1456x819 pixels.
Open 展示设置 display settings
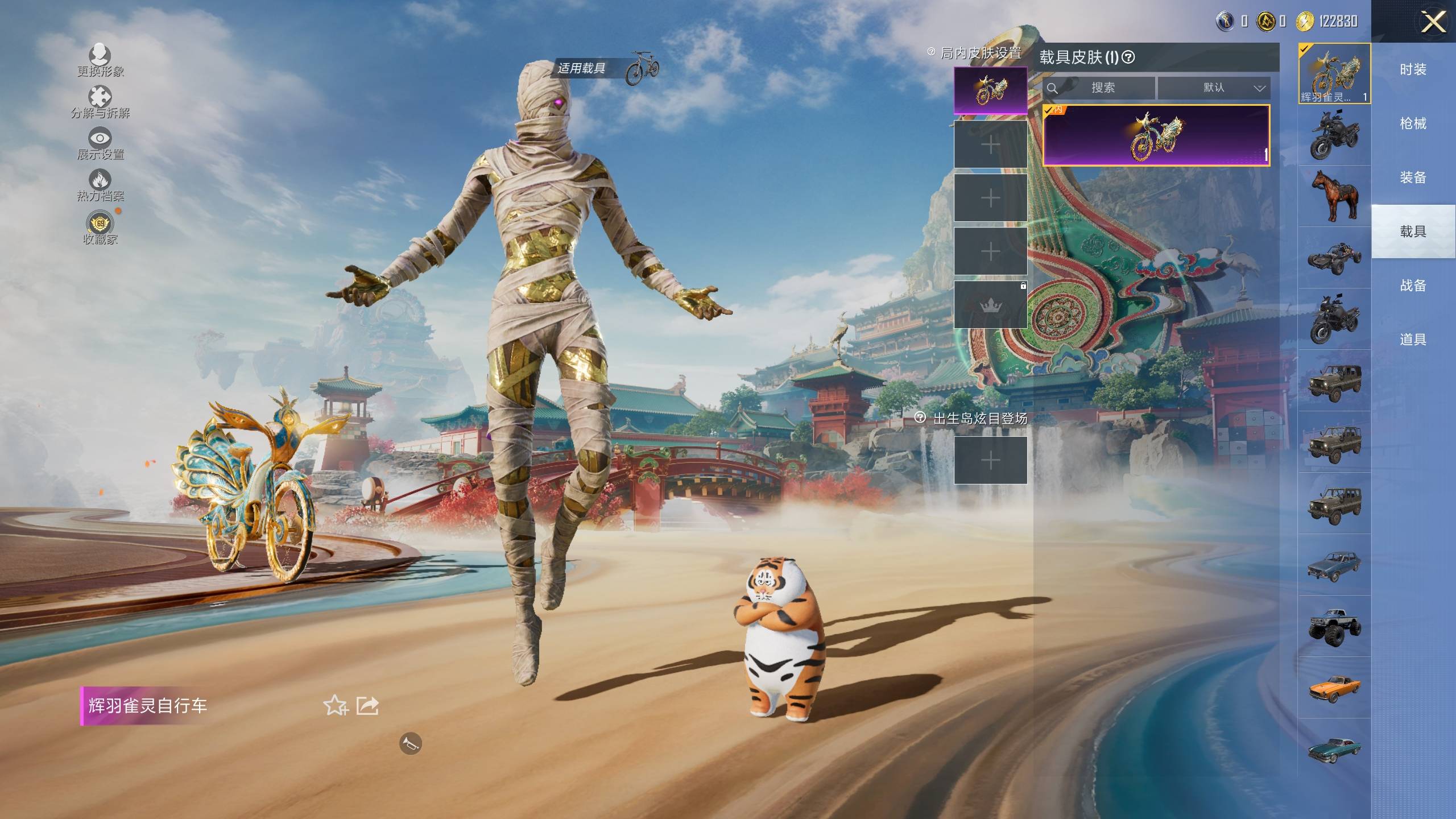(x=100, y=138)
